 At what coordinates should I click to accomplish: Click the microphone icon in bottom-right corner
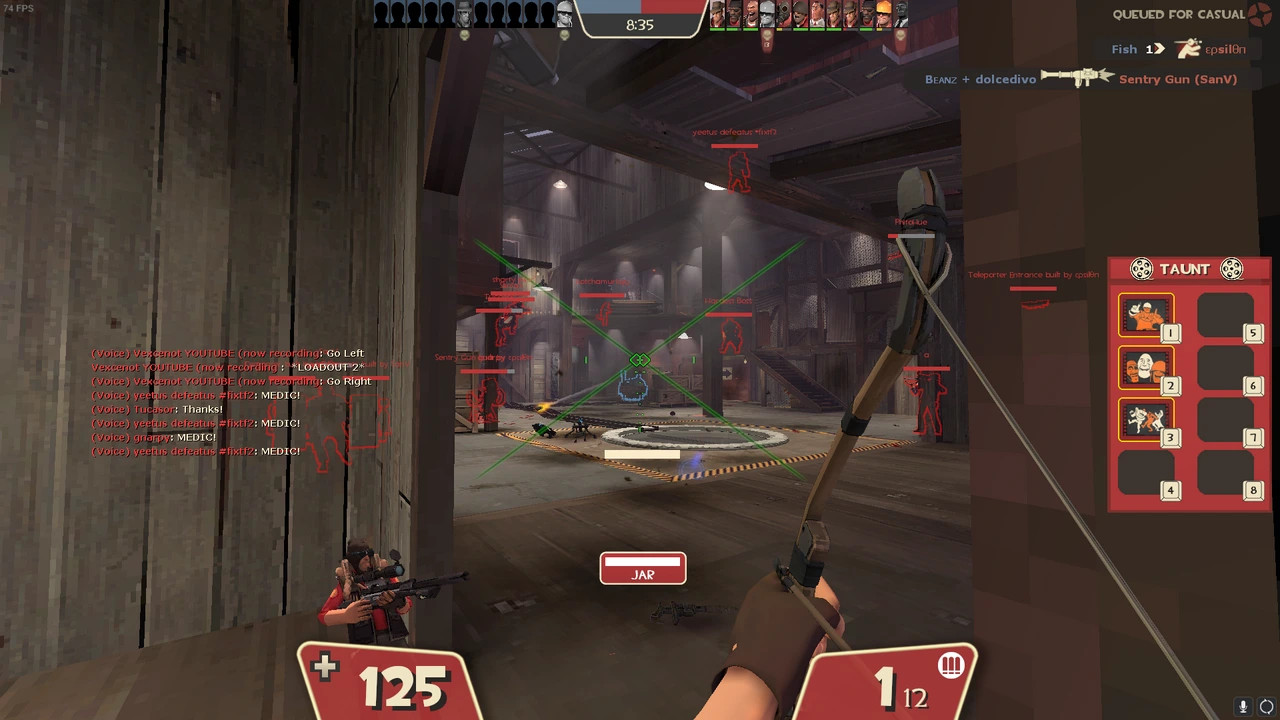coord(1243,707)
